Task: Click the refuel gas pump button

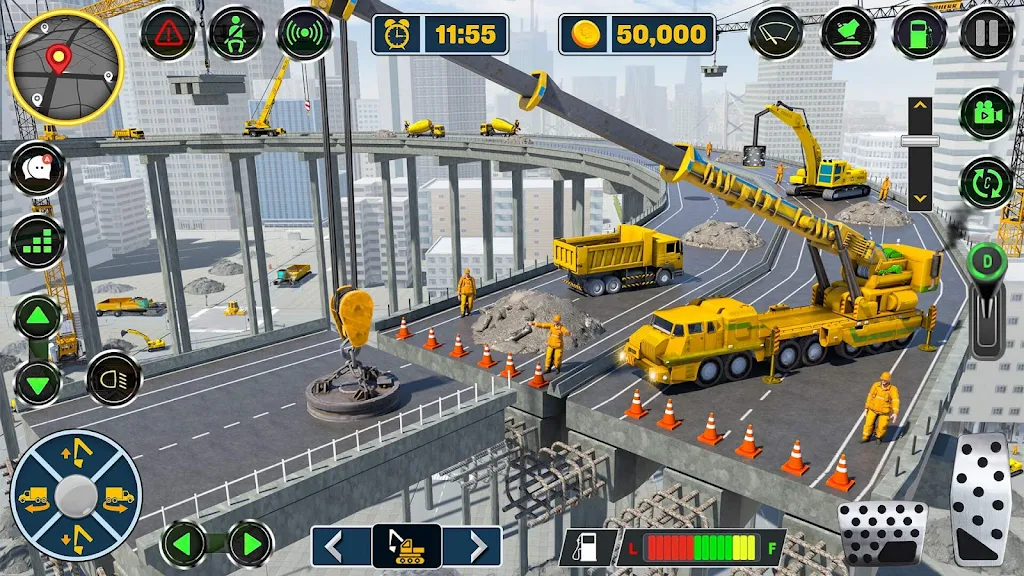Action: (919, 33)
